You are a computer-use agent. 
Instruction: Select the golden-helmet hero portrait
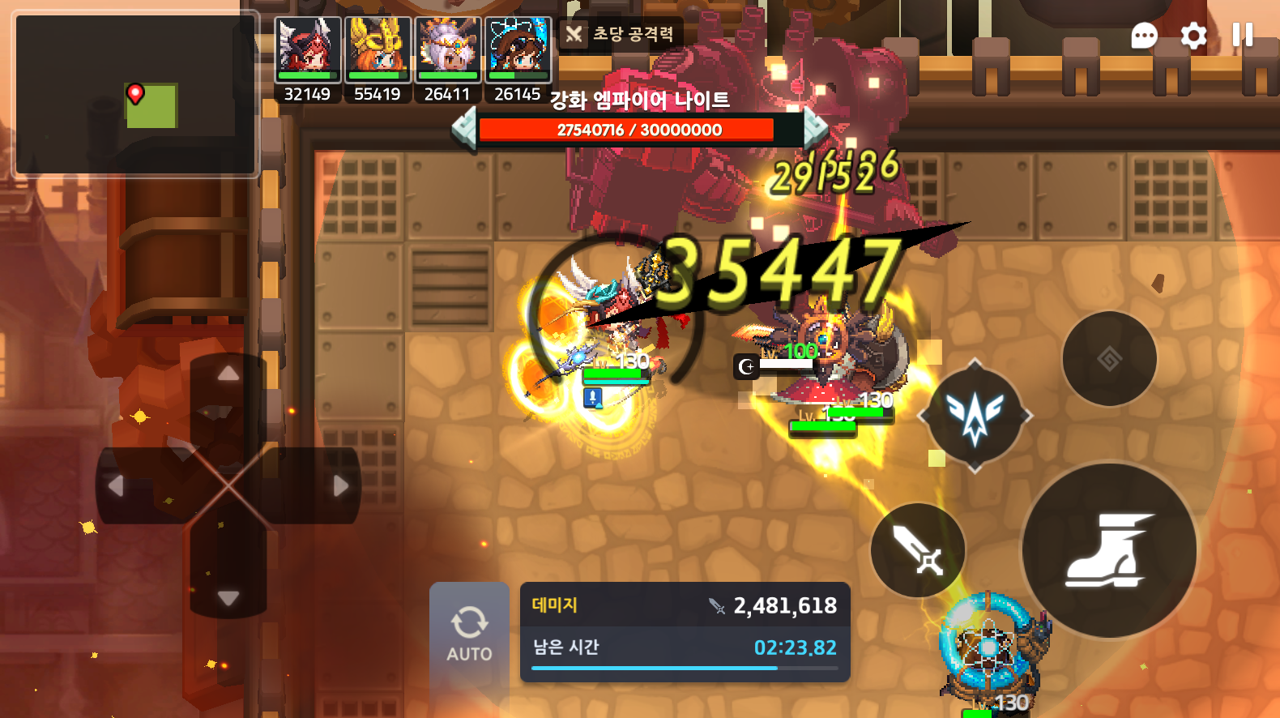378,50
